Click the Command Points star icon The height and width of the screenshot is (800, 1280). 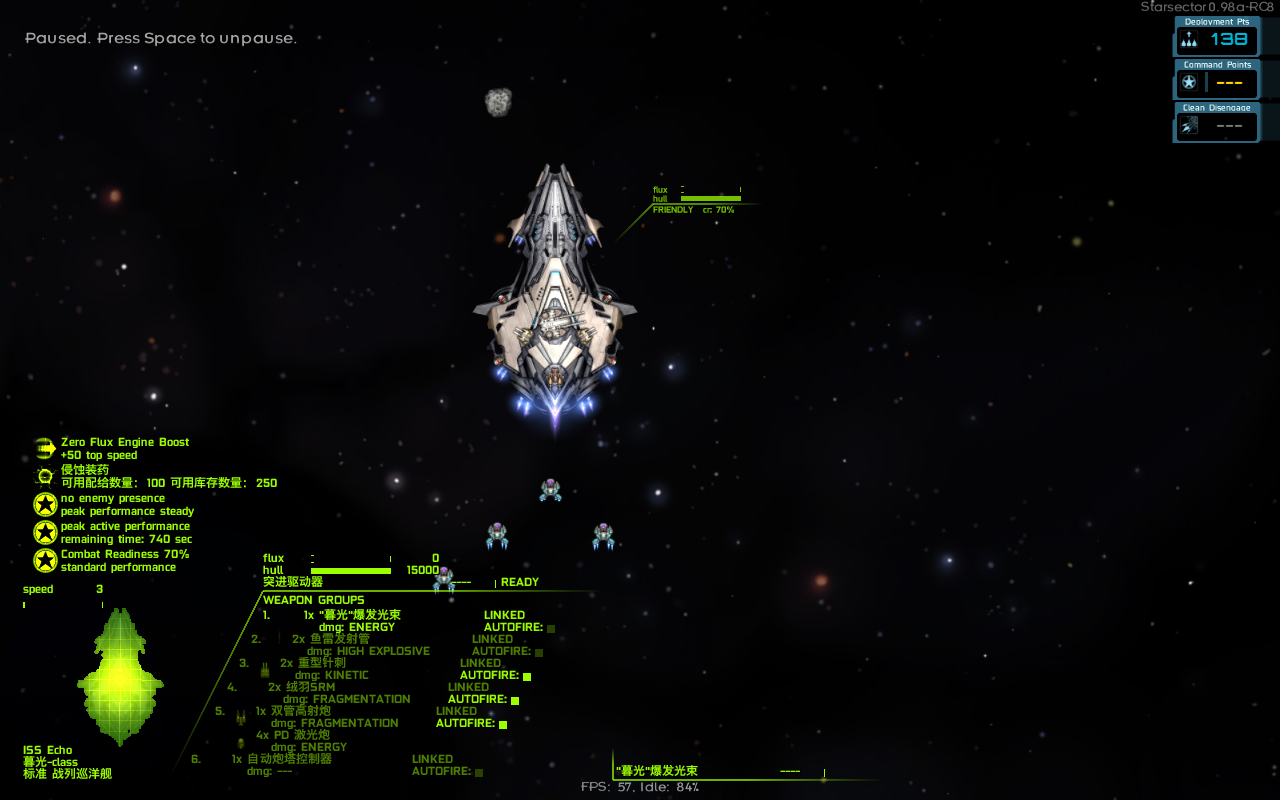pos(1187,82)
